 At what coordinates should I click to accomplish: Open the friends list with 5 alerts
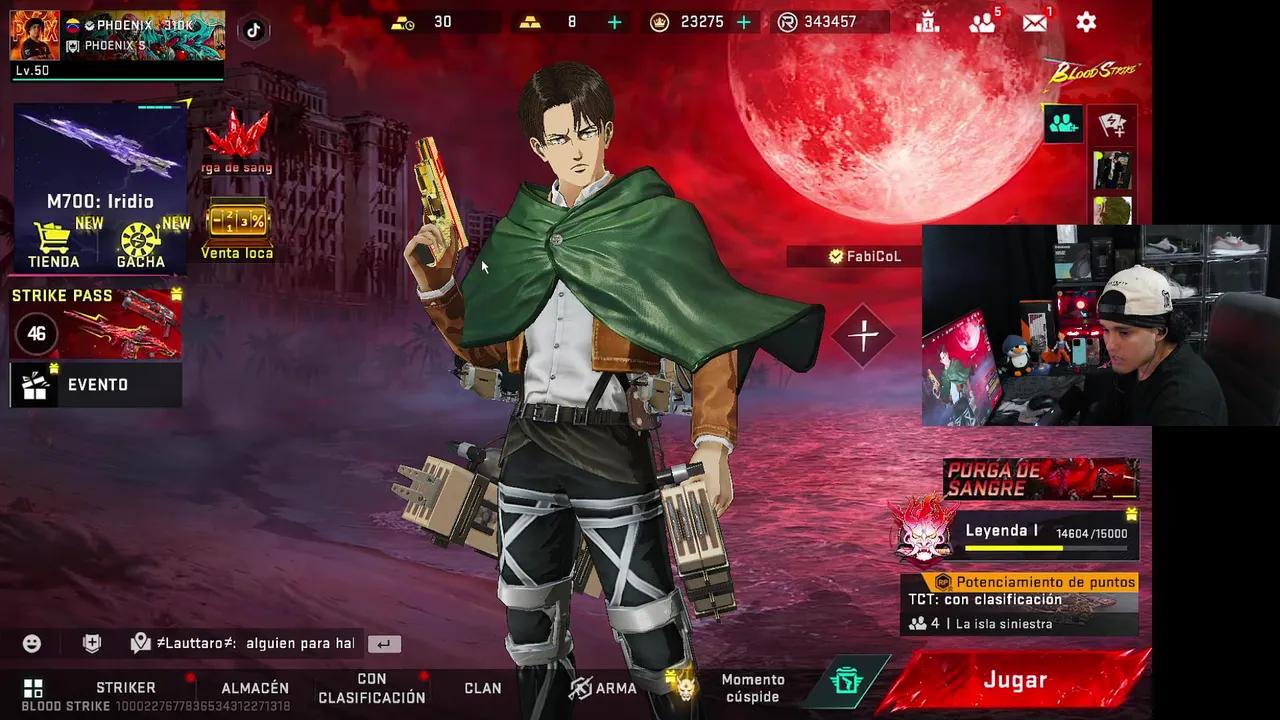click(x=981, y=22)
